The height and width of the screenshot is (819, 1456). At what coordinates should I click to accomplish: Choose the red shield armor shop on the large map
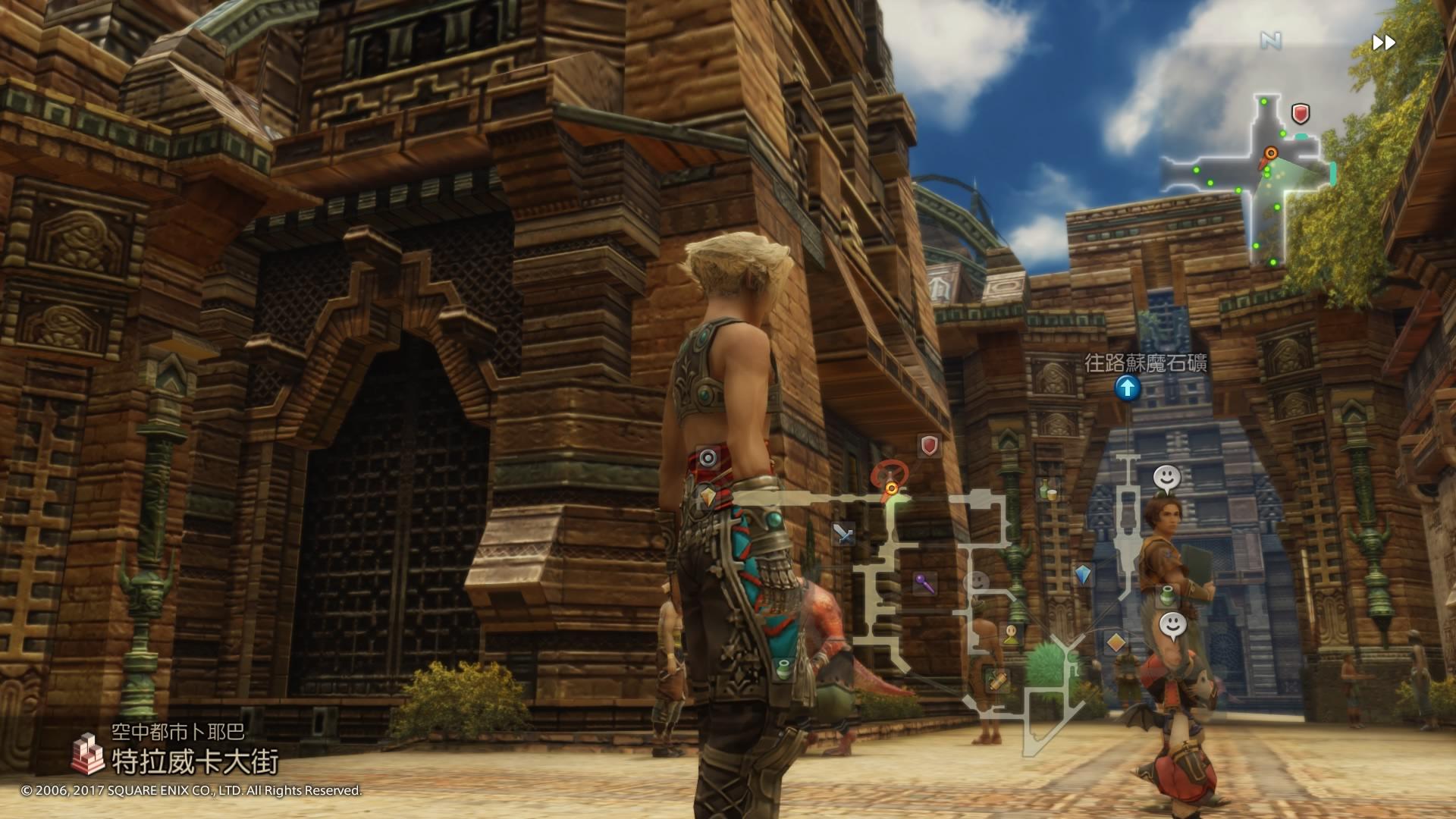pos(929,445)
